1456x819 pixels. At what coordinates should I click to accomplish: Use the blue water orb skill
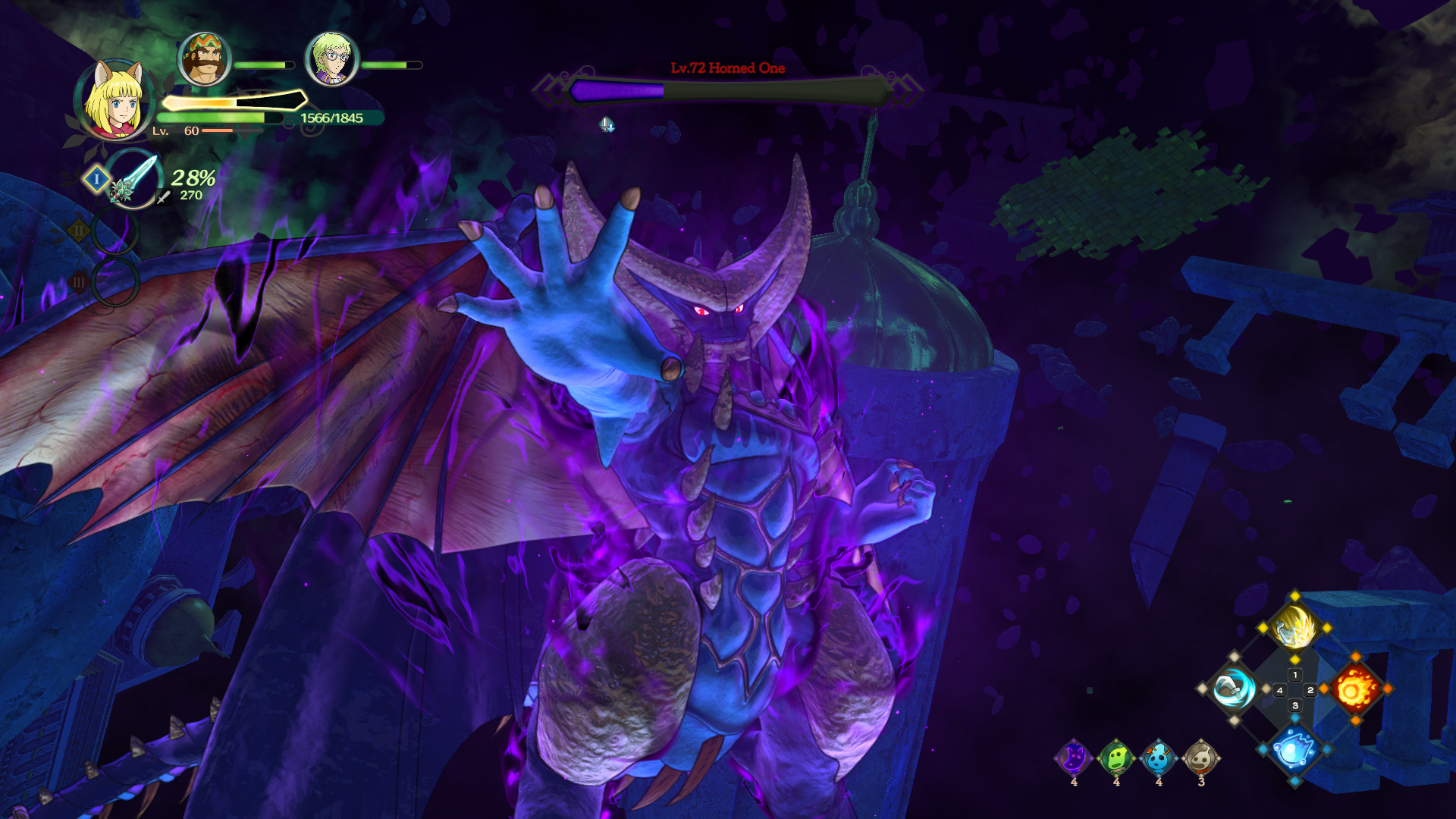[x=1294, y=750]
